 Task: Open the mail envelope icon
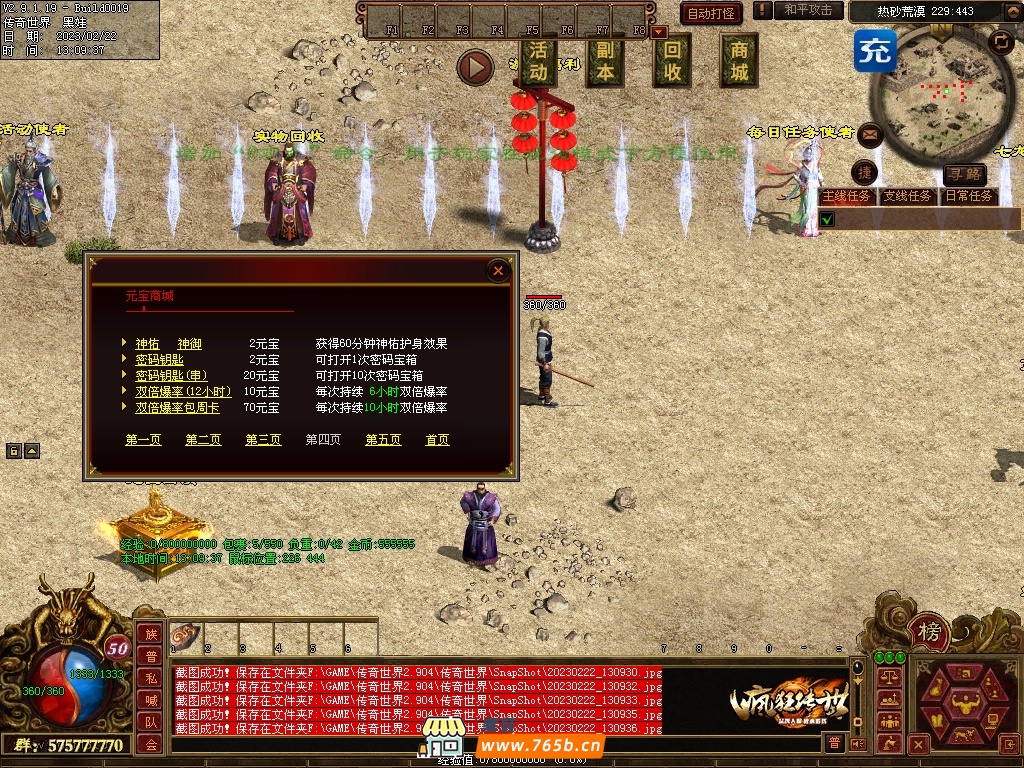click(x=870, y=133)
